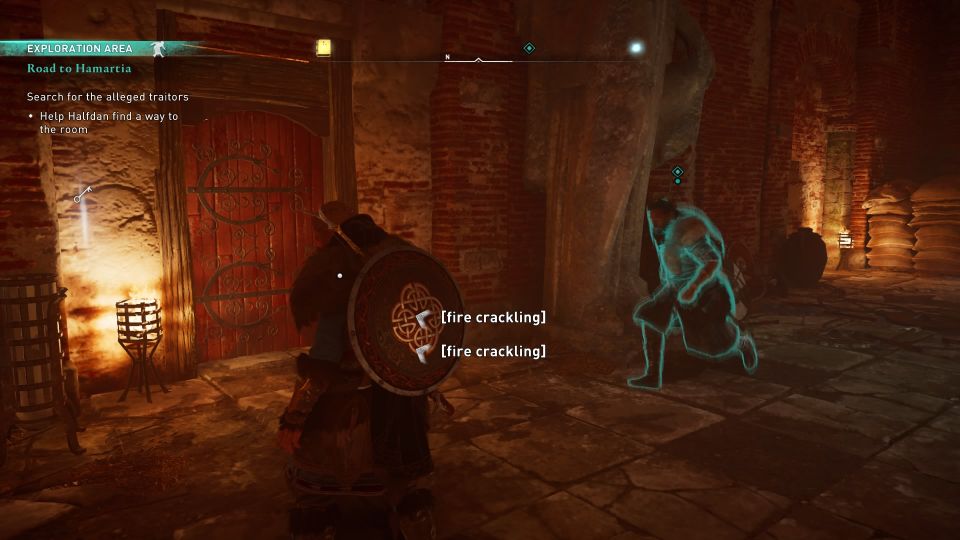Click the teal diamond marker on the compass

(x=529, y=48)
